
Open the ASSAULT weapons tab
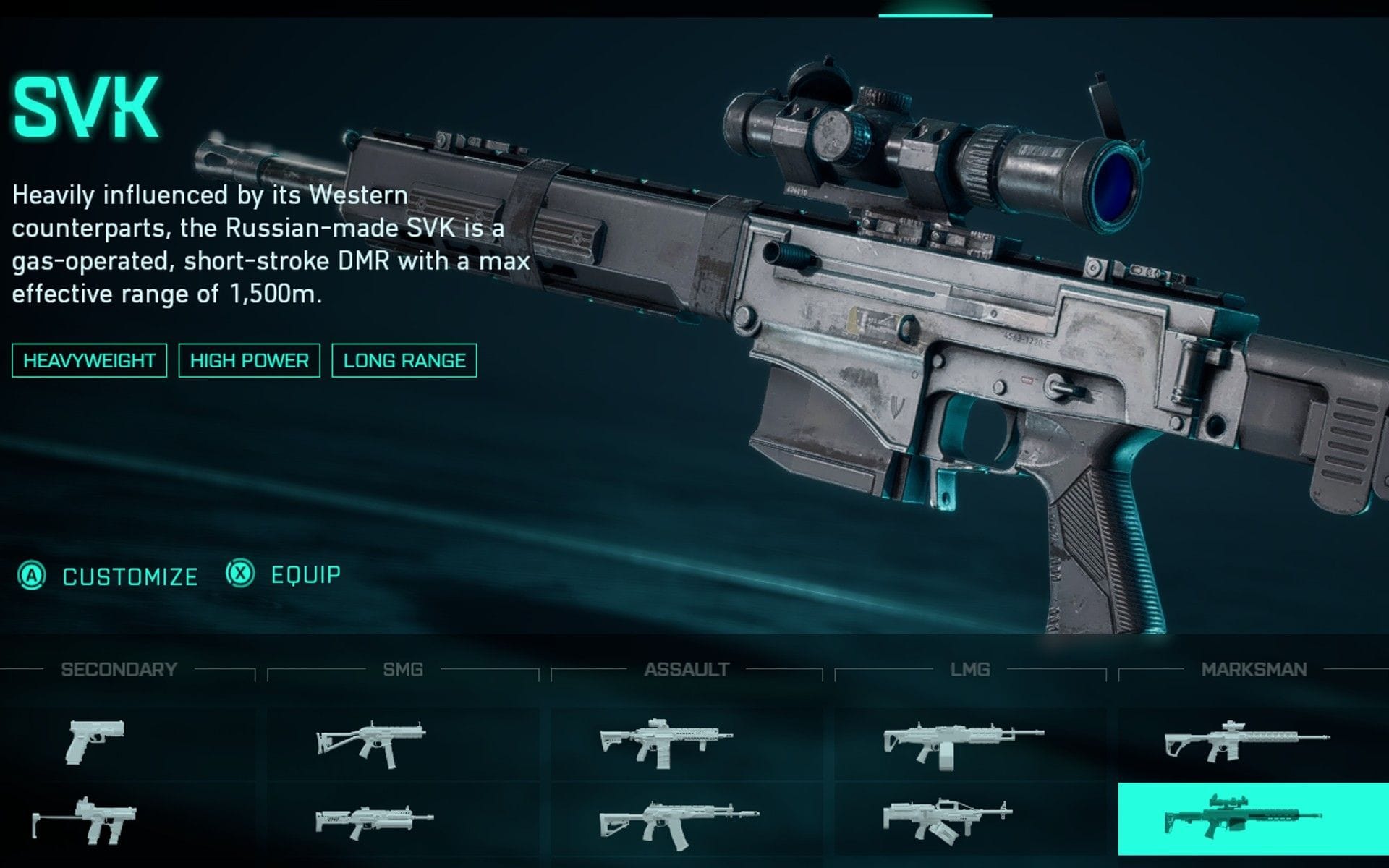[x=687, y=669]
